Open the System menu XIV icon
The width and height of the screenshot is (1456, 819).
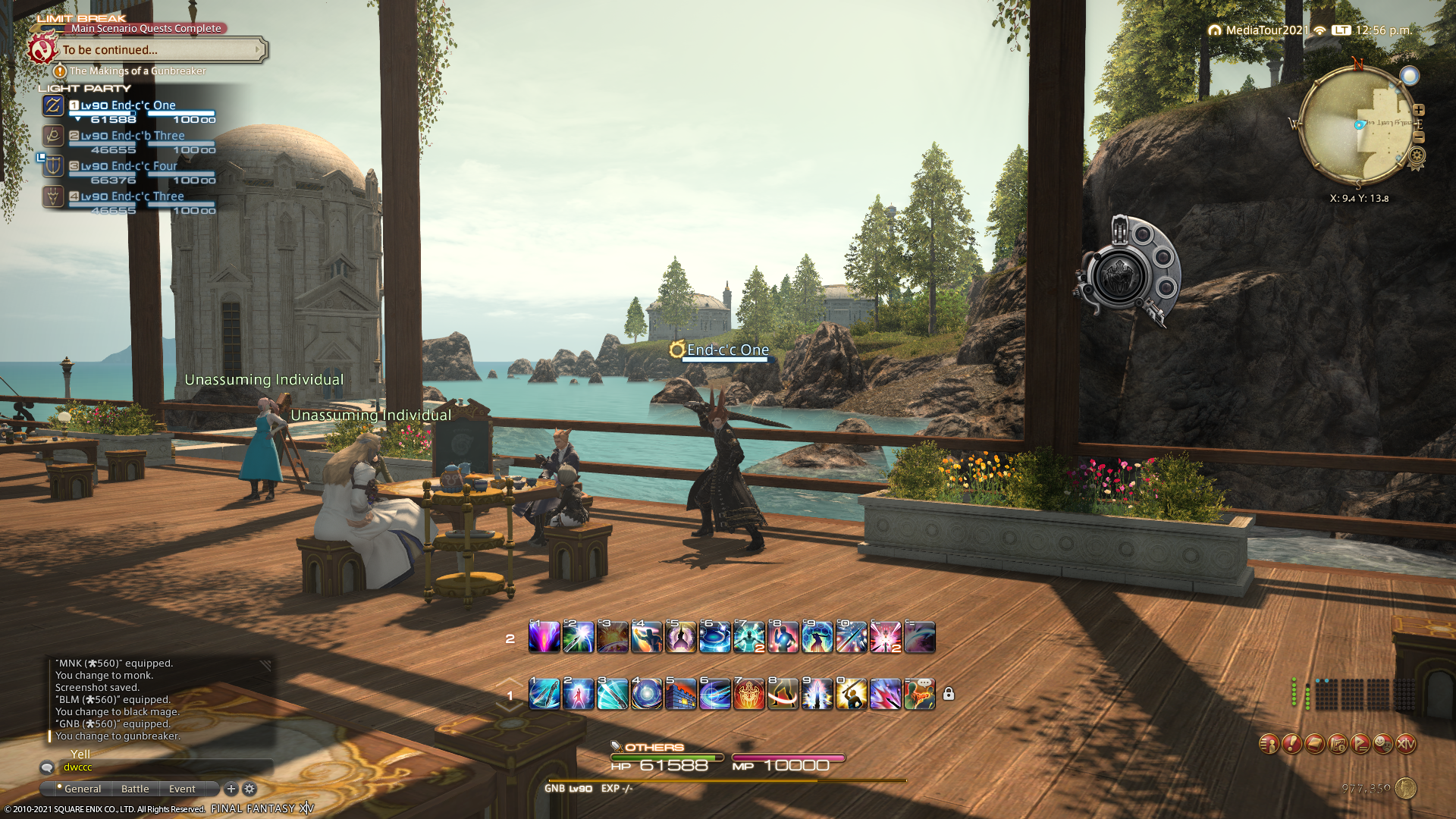point(1406,744)
